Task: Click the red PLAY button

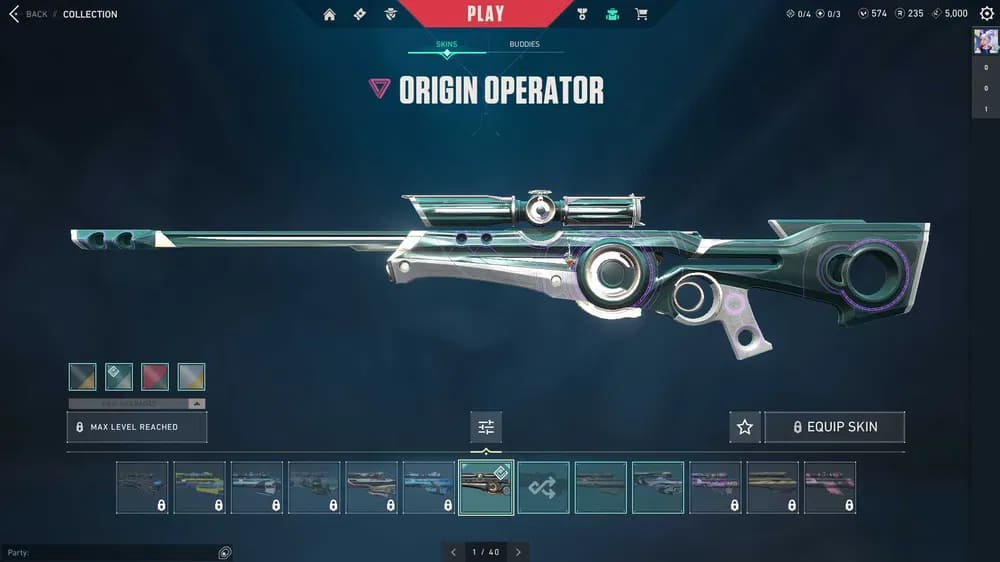Action: pos(485,14)
